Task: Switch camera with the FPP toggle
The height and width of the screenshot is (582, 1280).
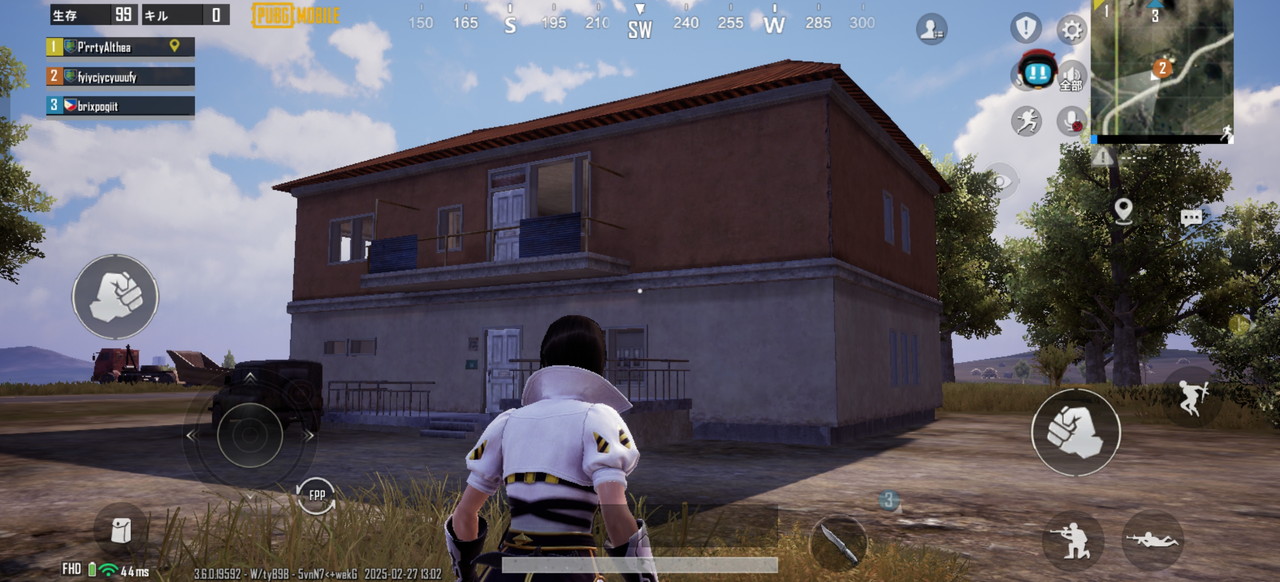Action: (x=316, y=496)
